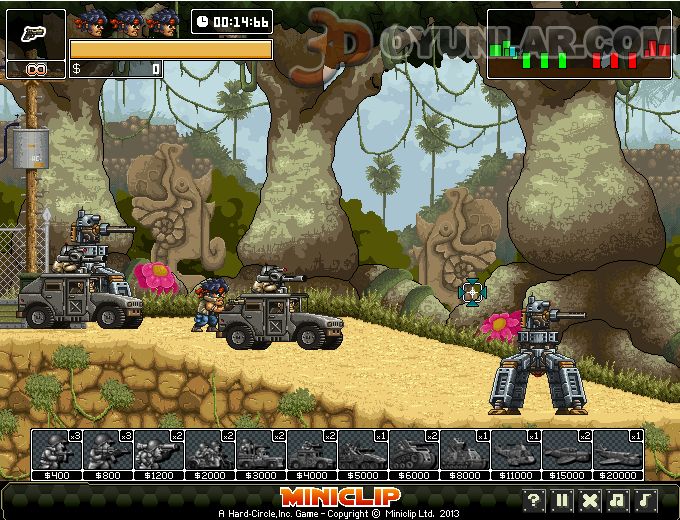Choose the $3000 vehicle slot
This screenshot has height=520, width=680.
click(260, 450)
